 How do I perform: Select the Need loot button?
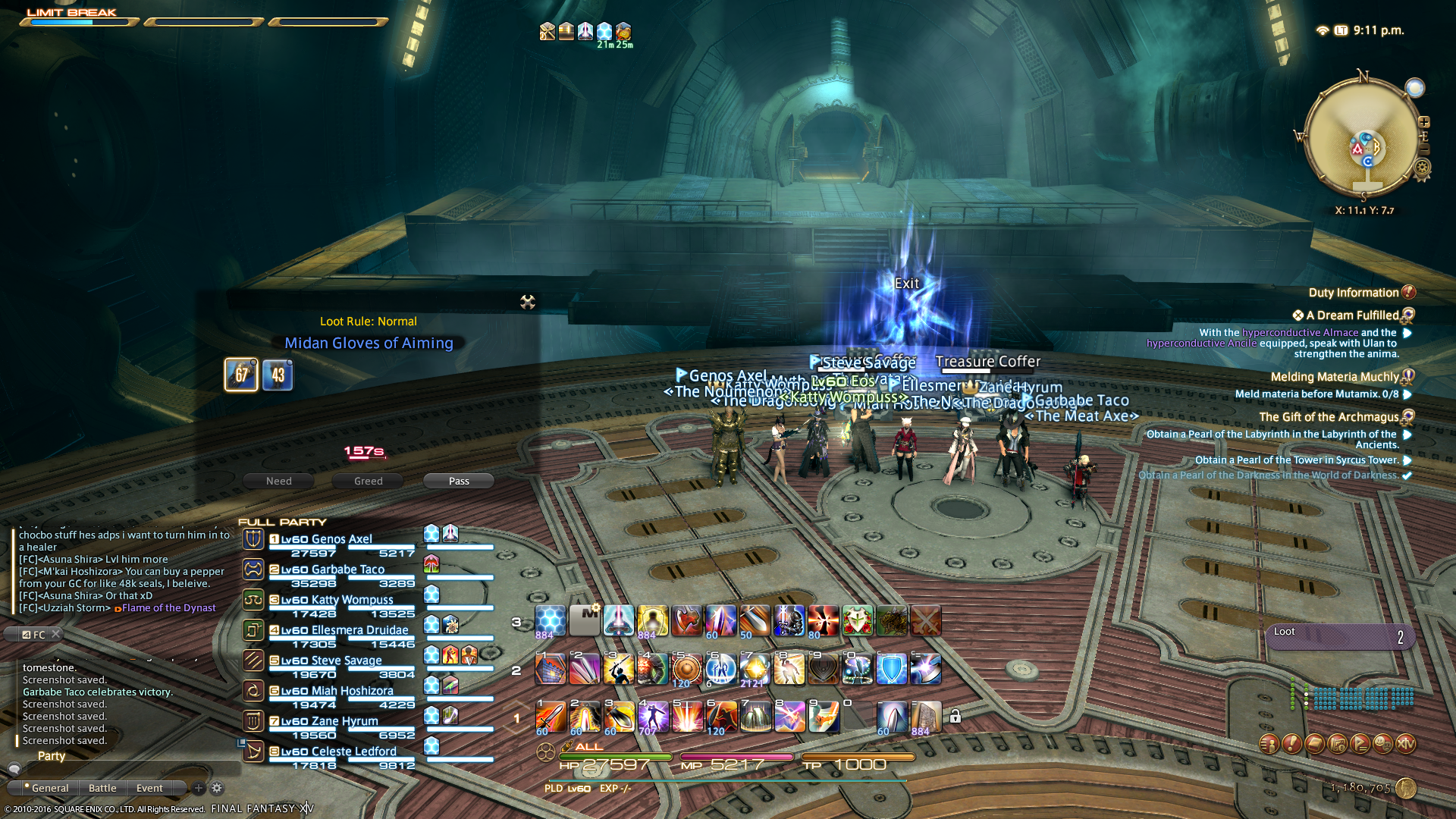pyautogui.click(x=278, y=481)
